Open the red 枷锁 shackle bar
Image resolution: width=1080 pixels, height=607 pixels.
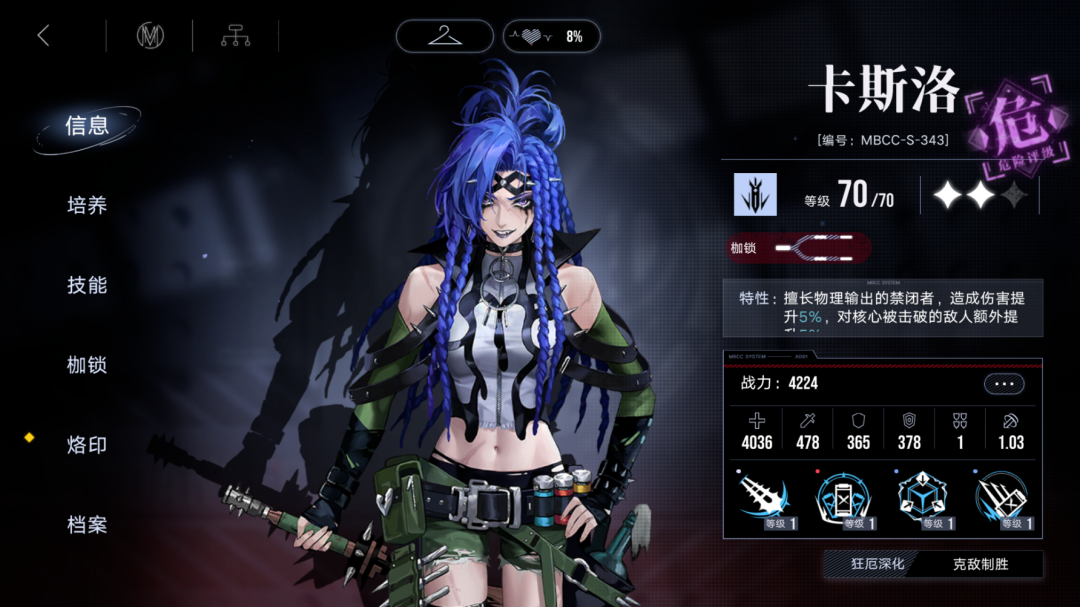pyautogui.click(x=799, y=248)
